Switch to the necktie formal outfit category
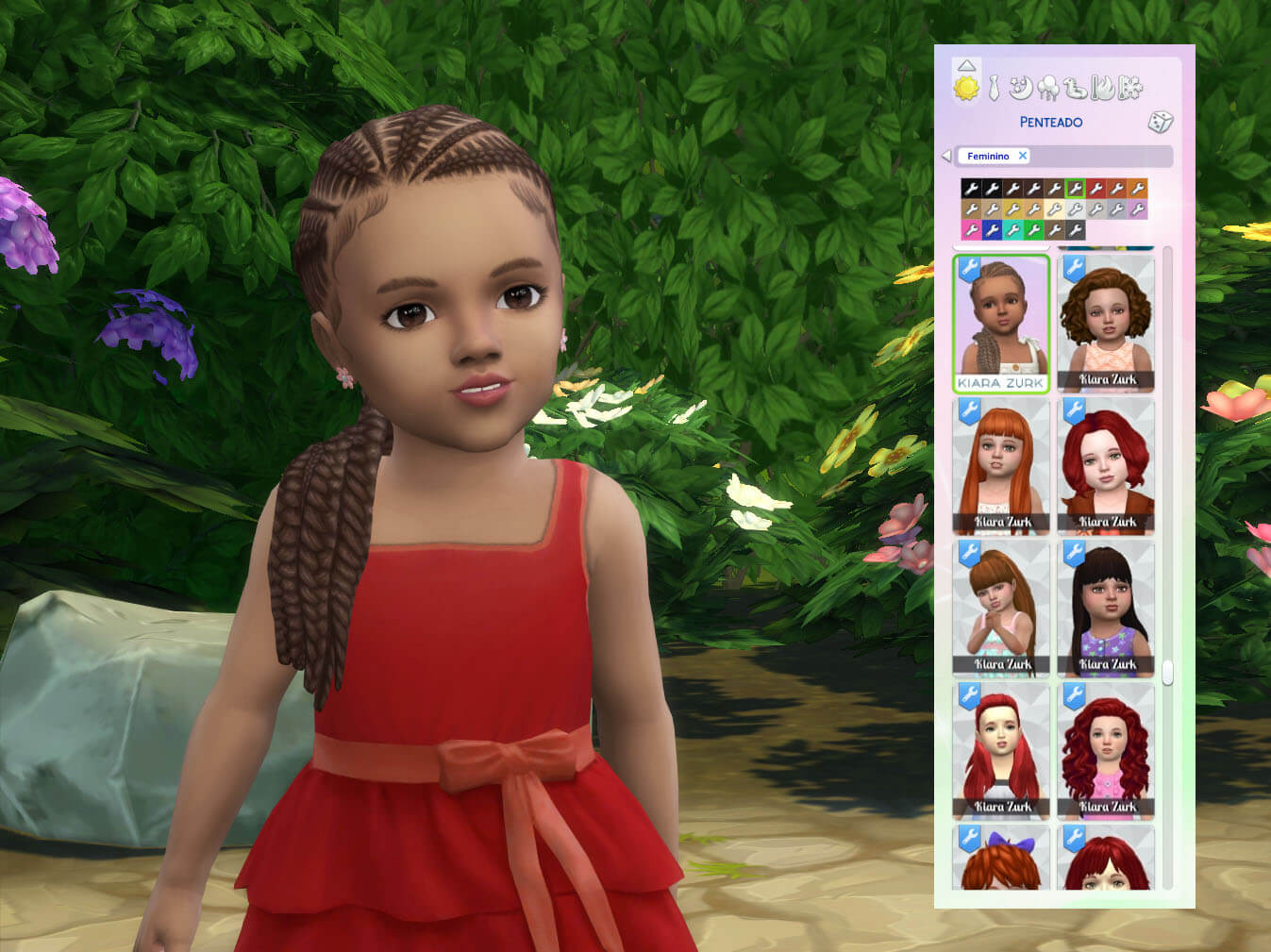The image size is (1271, 952). click(994, 90)
